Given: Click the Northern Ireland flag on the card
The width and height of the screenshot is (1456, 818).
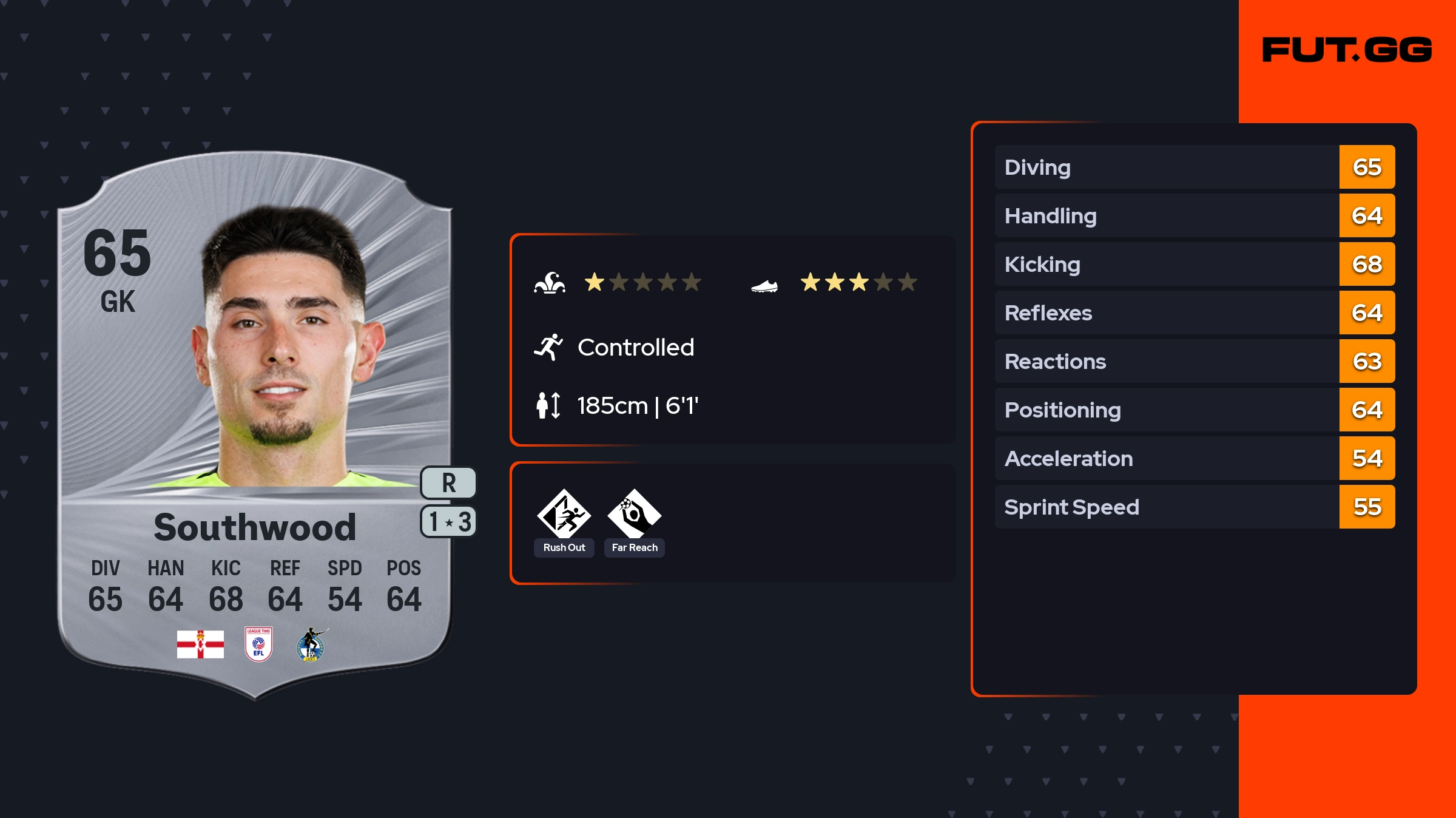Looking at the screenshot, I should [x=200, y=644].
